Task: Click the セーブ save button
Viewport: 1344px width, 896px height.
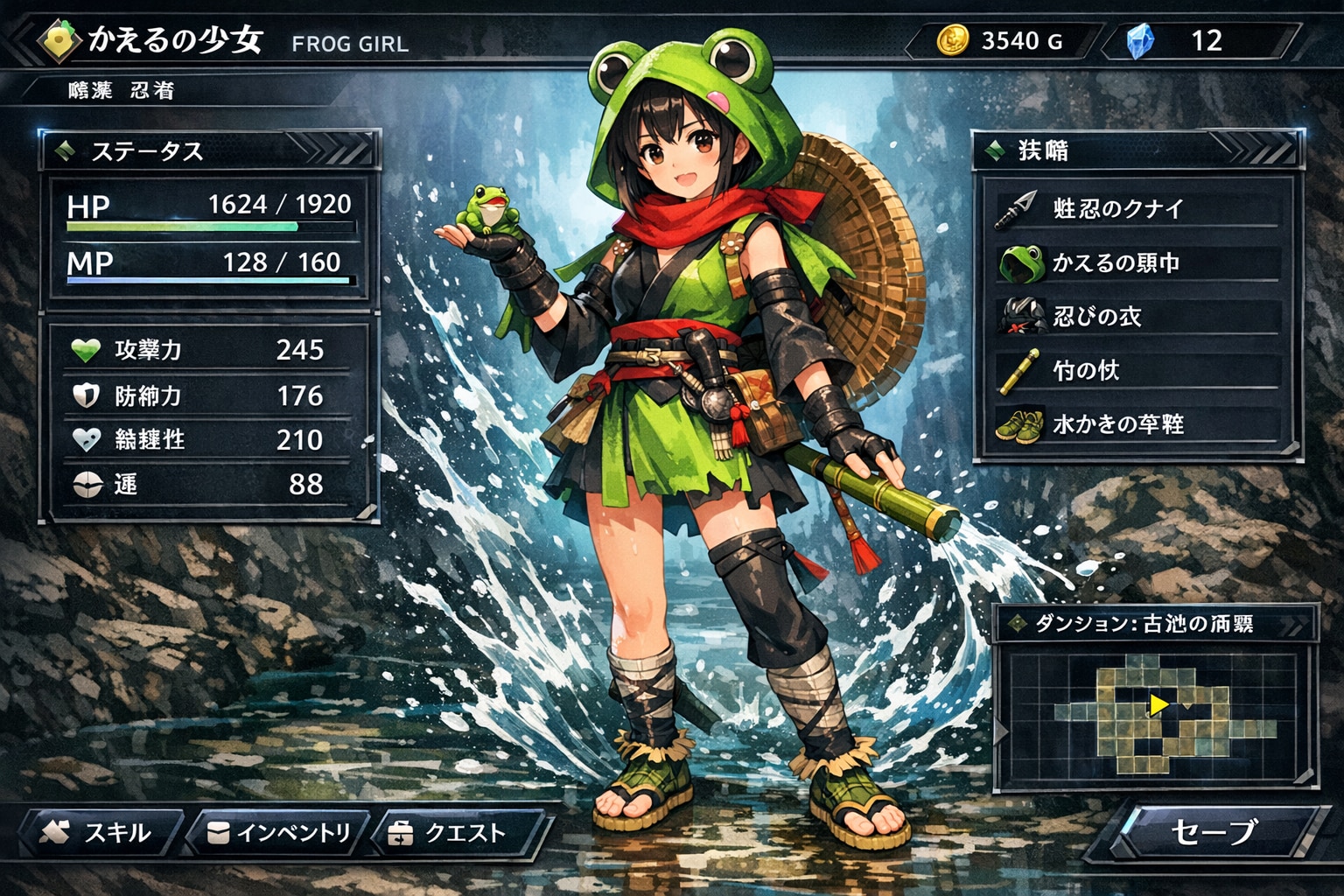Action: 1214,831
